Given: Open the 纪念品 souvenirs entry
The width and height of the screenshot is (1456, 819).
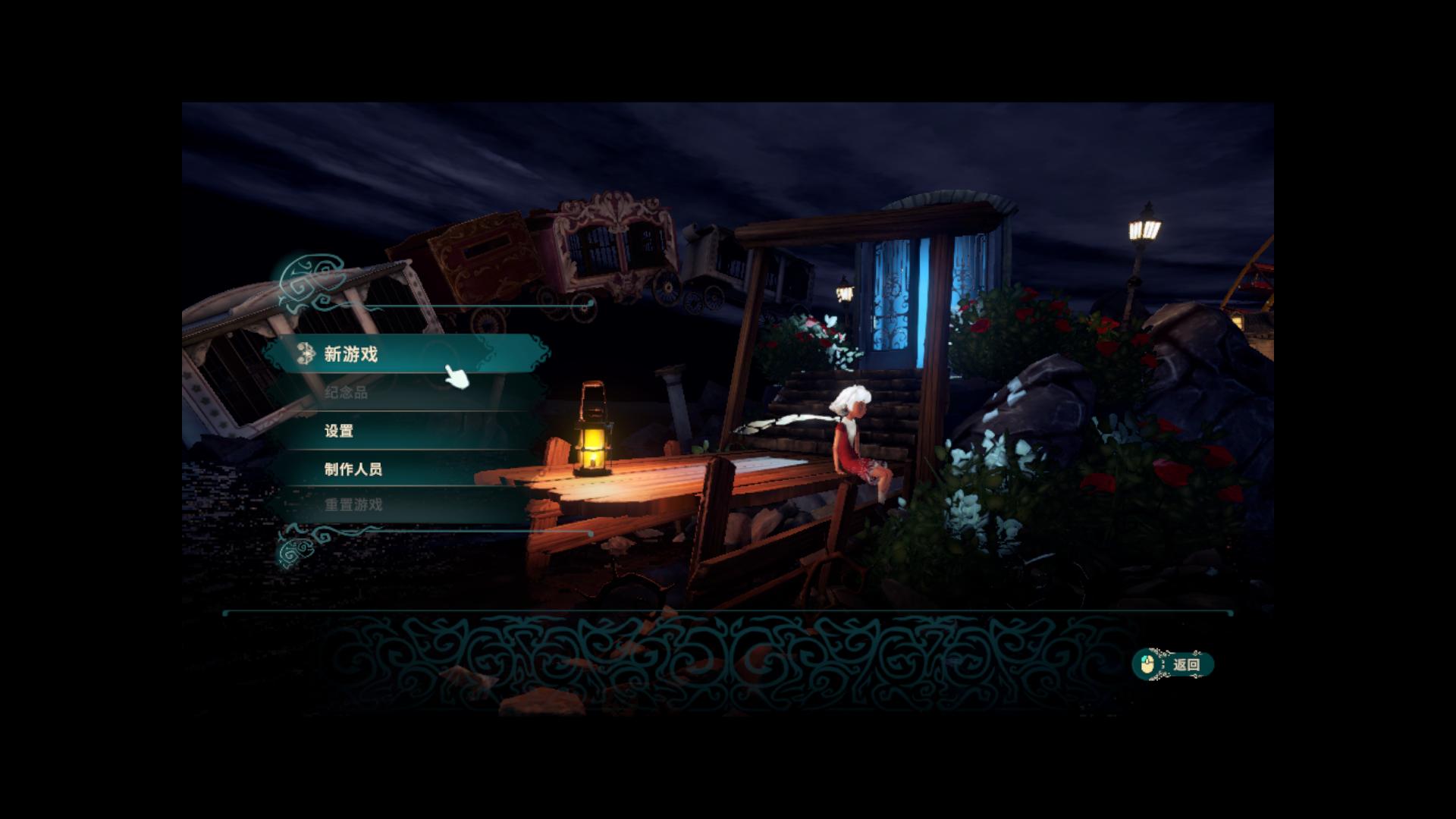Looking at the screenshot, I should pos(347,393).
